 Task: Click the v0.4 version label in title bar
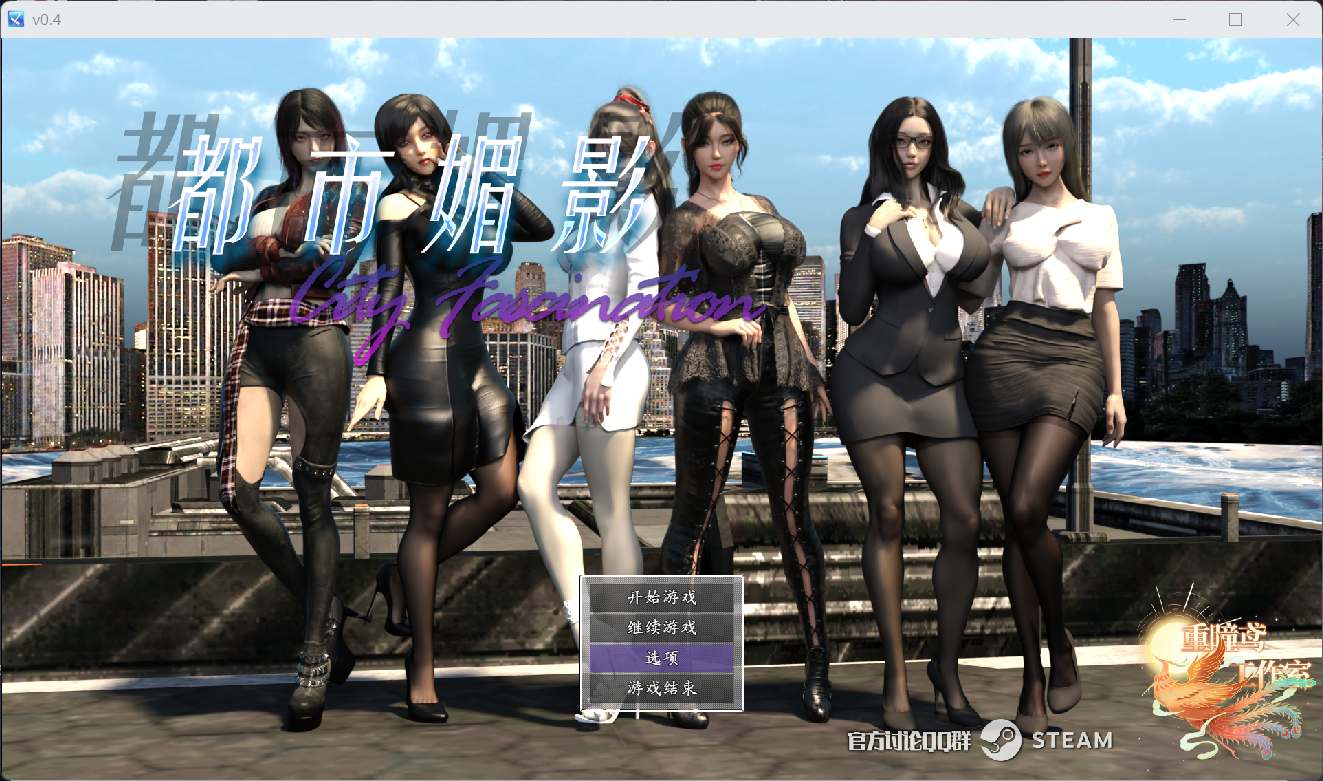click(46, 18)
